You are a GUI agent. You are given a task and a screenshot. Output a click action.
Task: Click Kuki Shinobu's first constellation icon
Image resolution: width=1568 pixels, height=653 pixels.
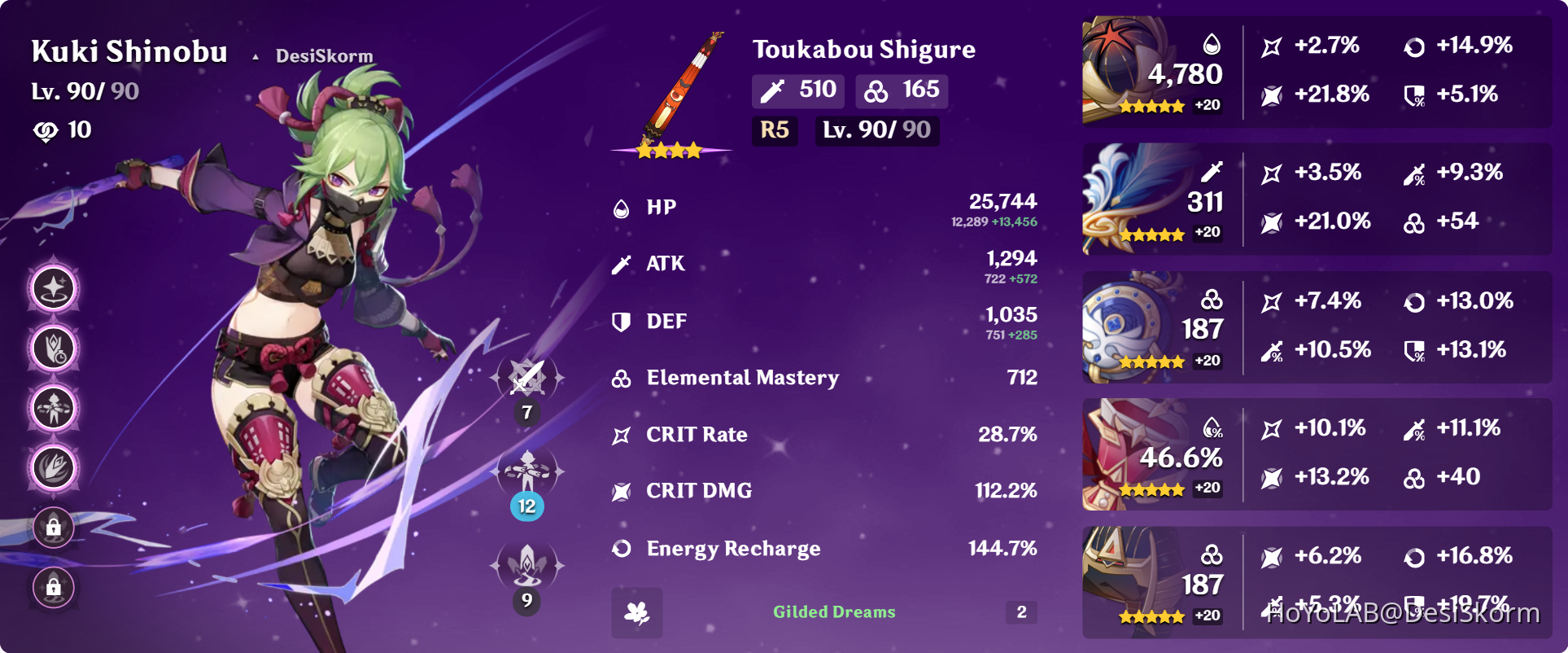point(52,288)
